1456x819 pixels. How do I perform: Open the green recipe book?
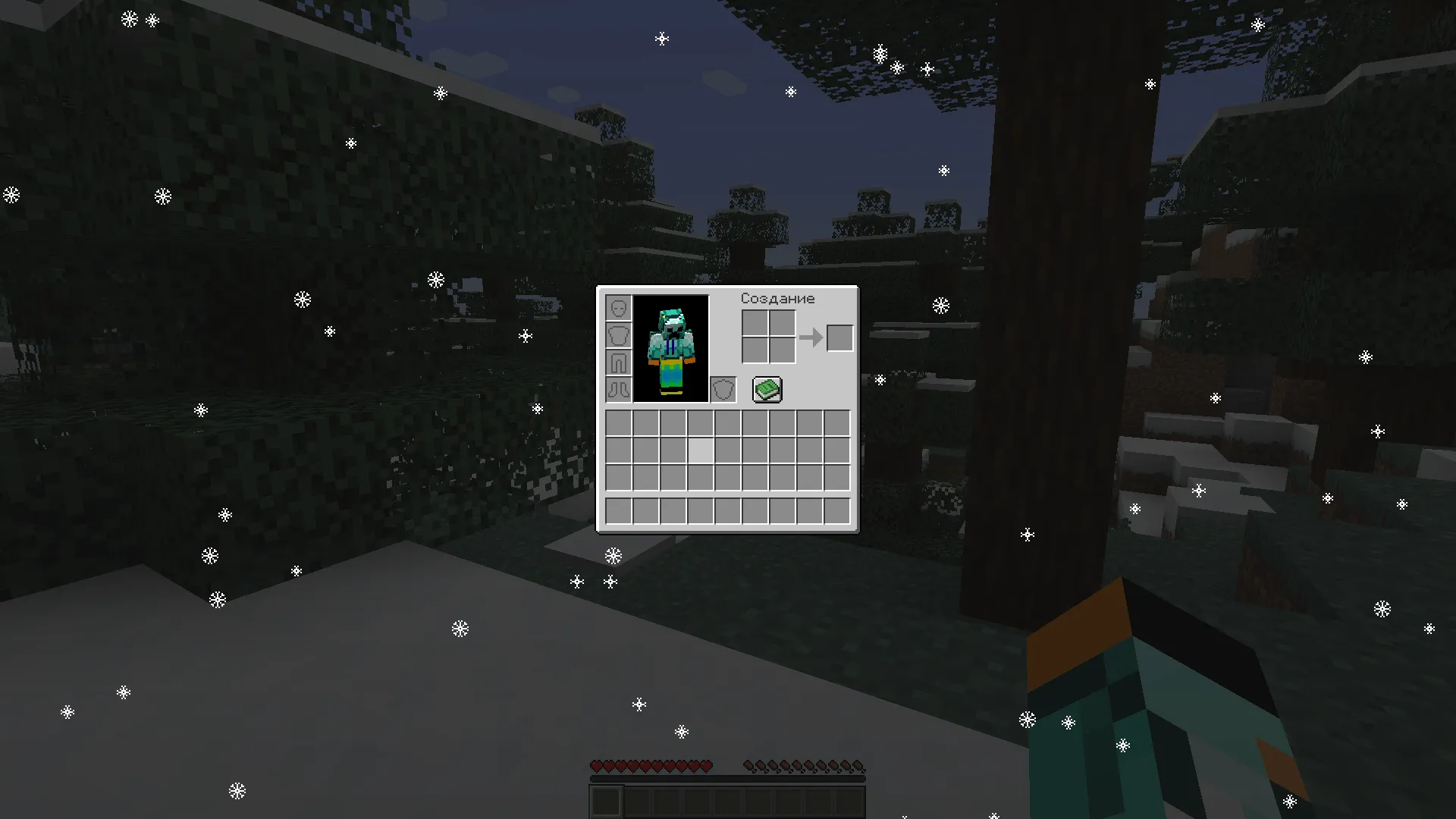click(x=766, y=389)
